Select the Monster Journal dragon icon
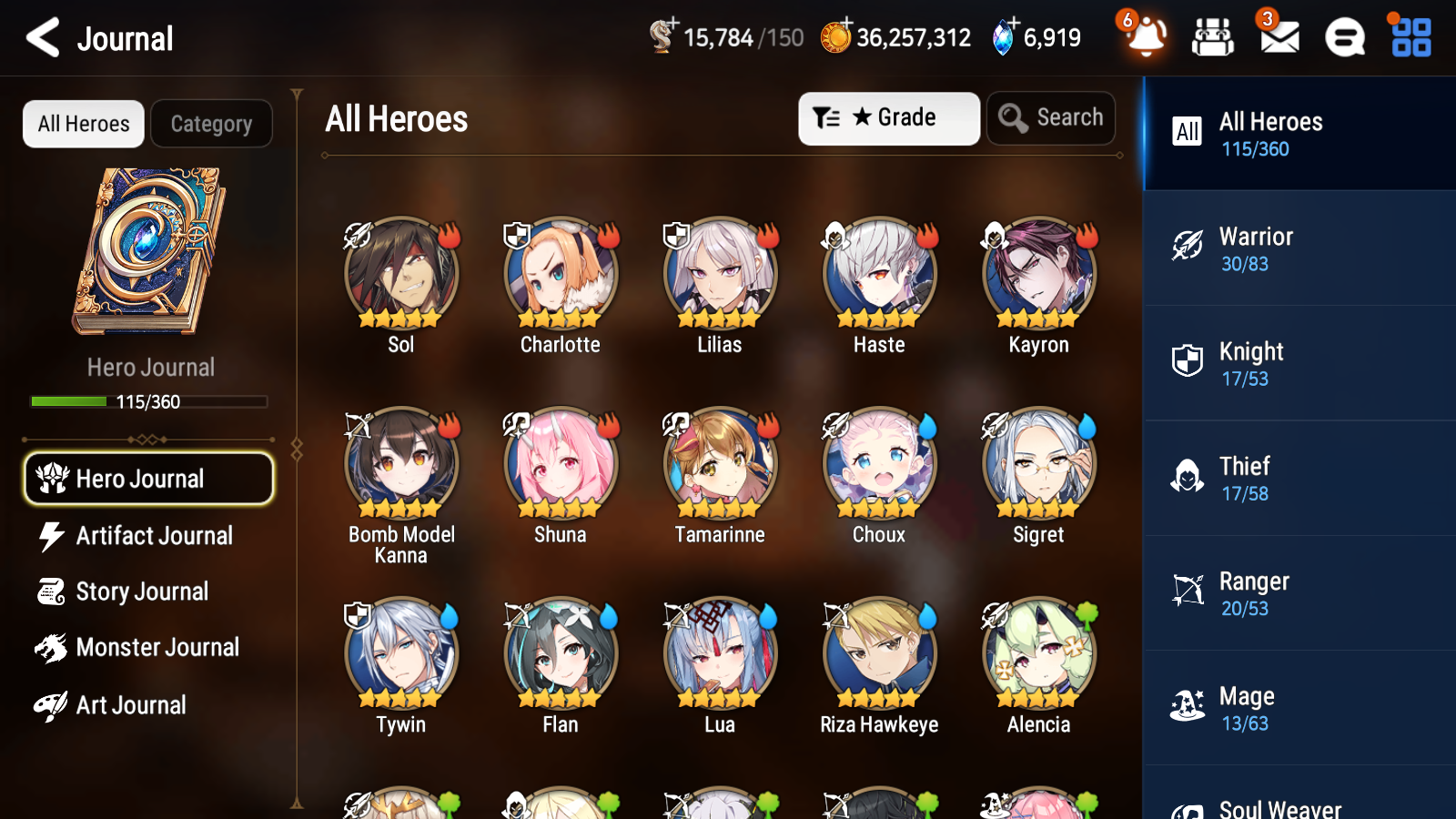 point(51,648)
